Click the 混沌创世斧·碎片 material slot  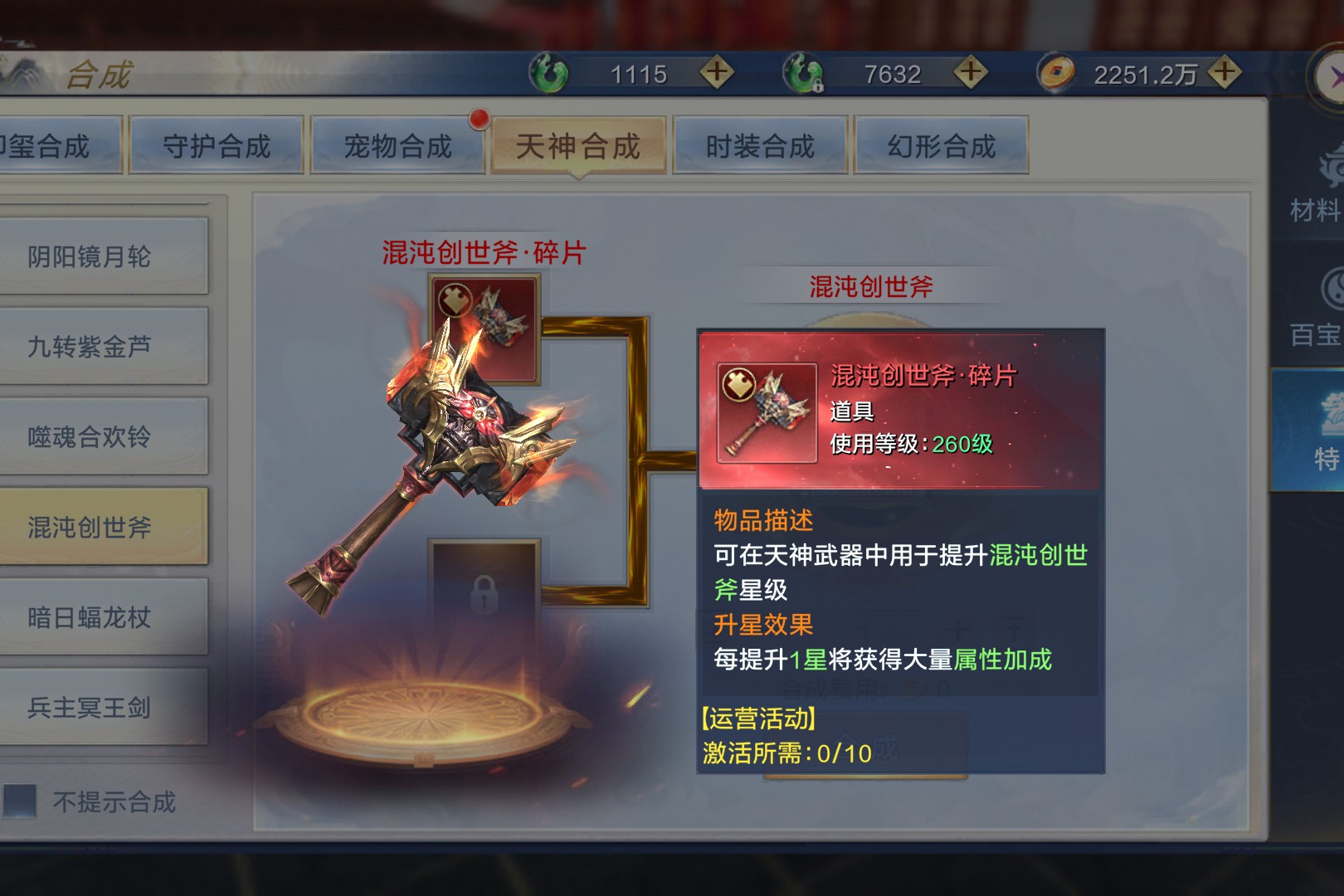[485, 328]
